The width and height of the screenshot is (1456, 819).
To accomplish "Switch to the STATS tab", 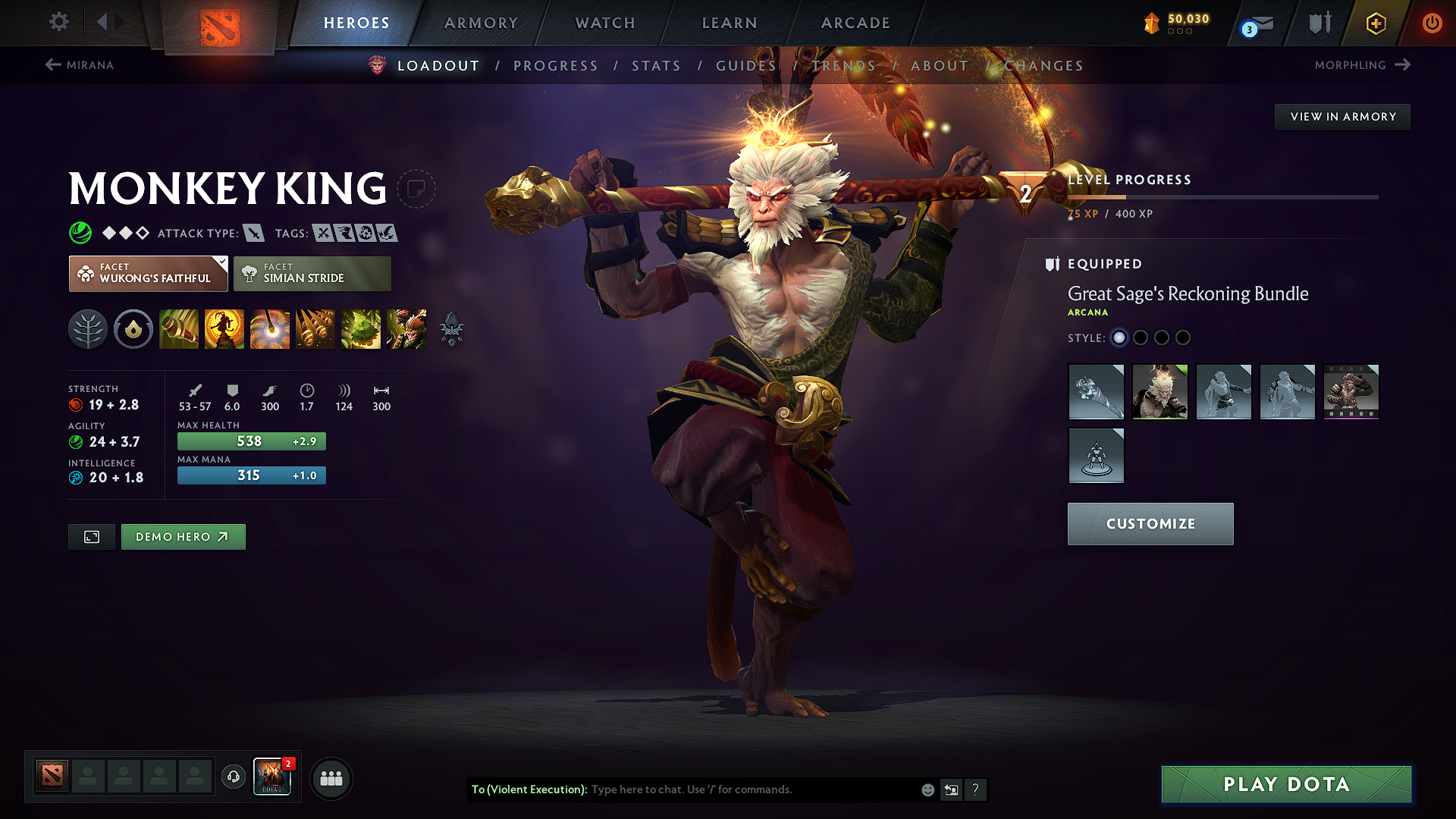I will pos(656,65).
